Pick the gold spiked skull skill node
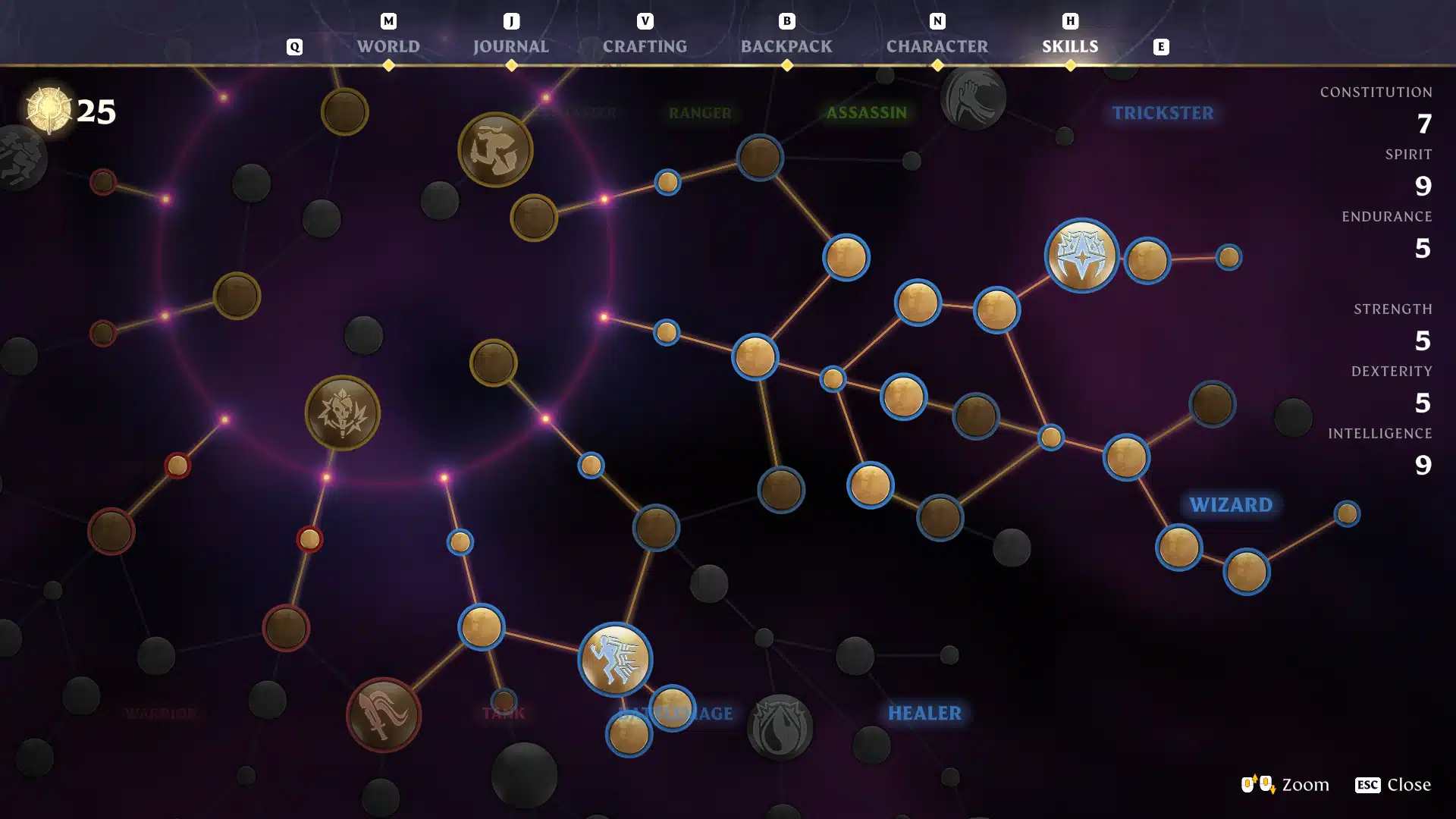Image resolution: width=1456 pixels, height=819 pixels. (x=343, y=413)
